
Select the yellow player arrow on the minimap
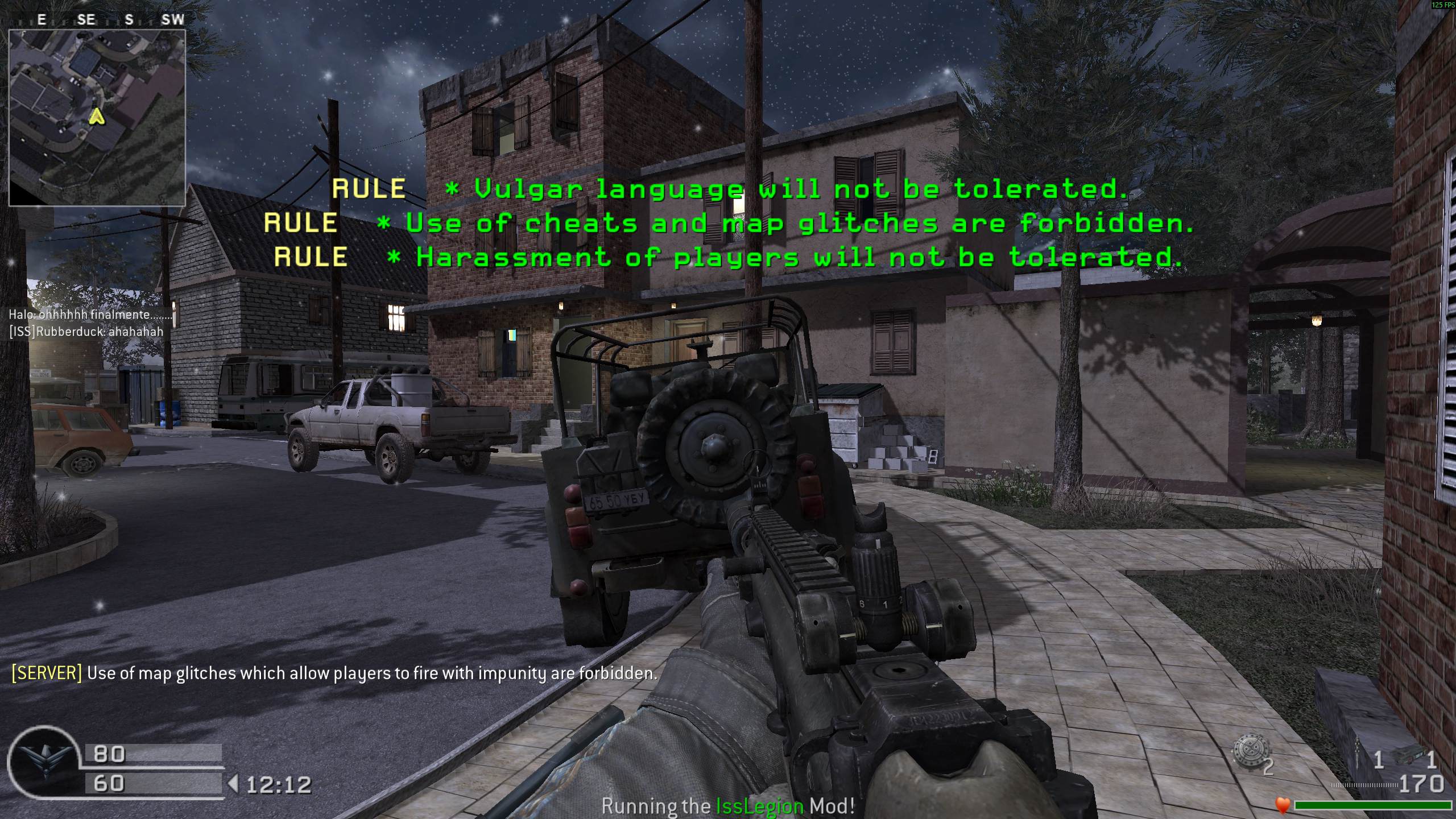pos(97,117)
